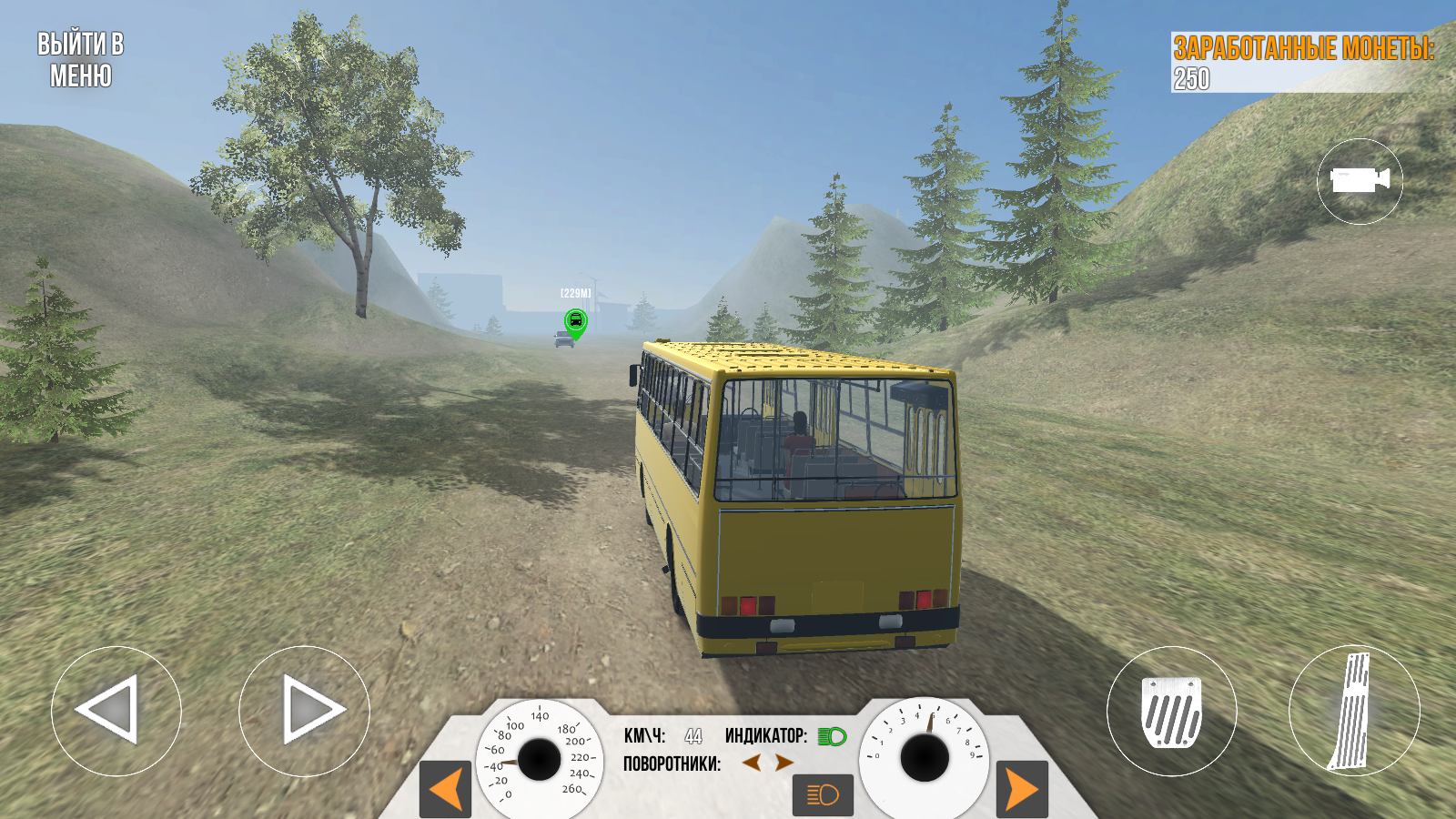Click the ЗАРАБОТАННЫЕ МОНЕТЫ coin counter
The width and height of the screenshot is (1456, 819).
[1305, 48]
